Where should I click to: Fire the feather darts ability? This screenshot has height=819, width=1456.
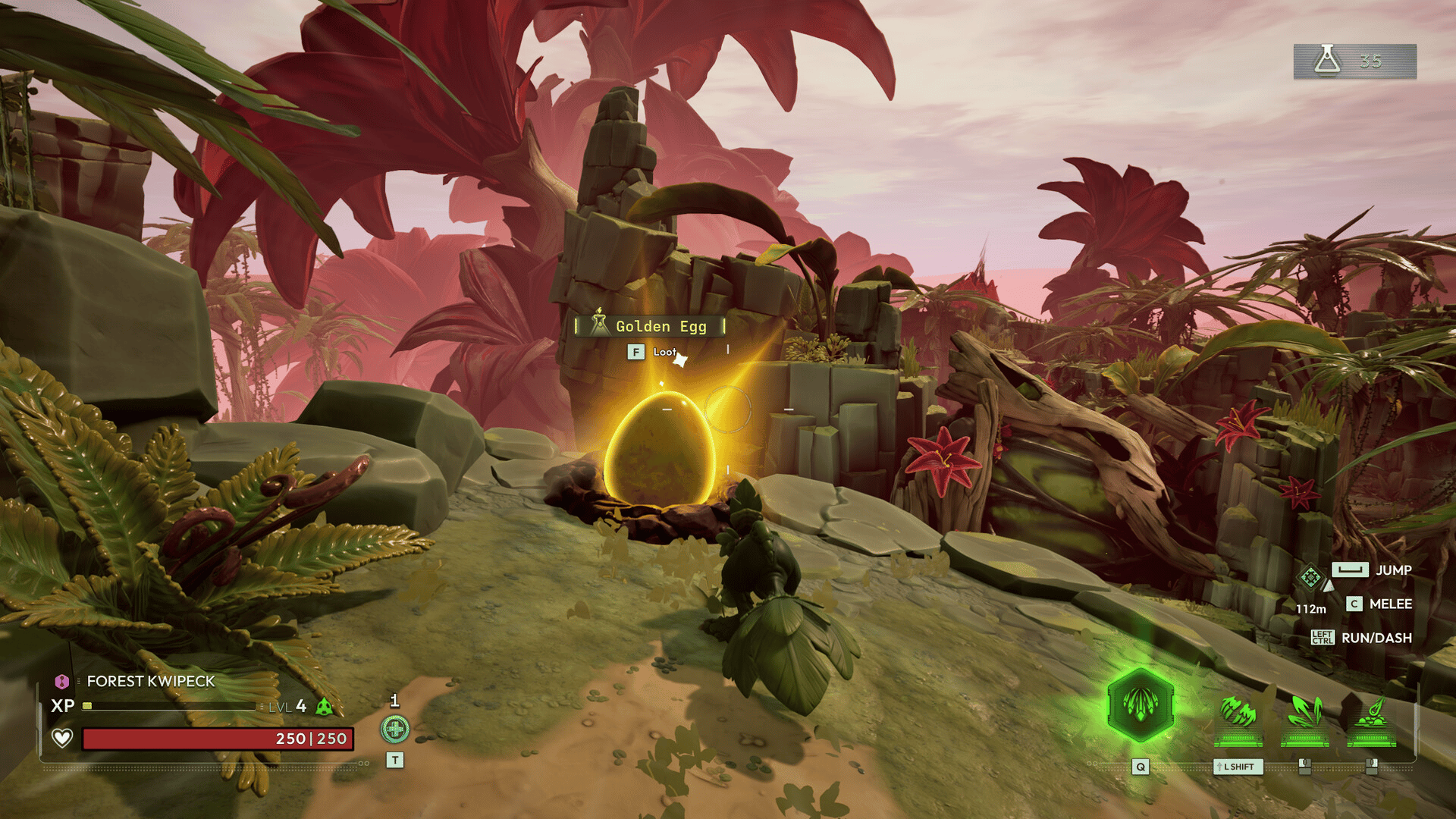coord(1305,714)
